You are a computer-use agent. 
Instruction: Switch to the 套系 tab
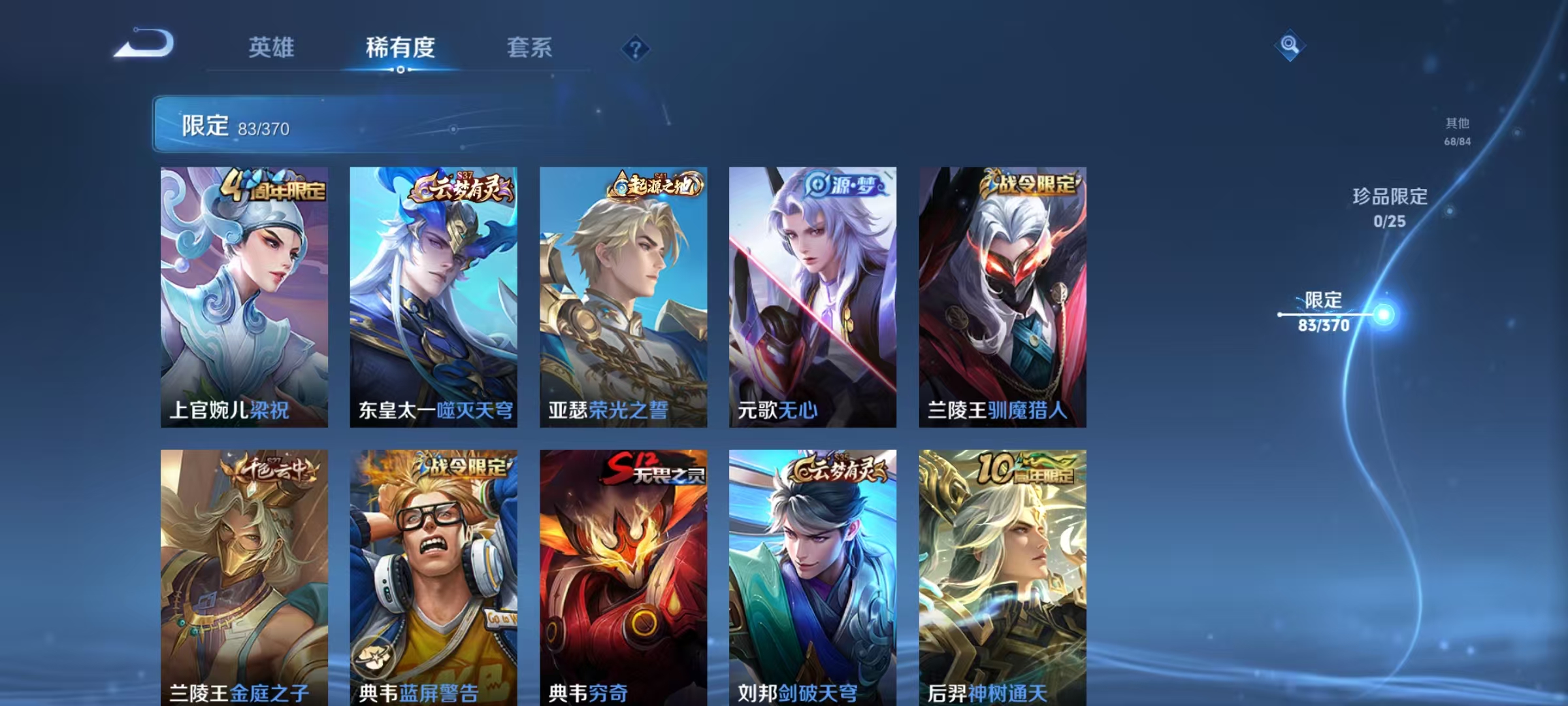tap(529, 48)
